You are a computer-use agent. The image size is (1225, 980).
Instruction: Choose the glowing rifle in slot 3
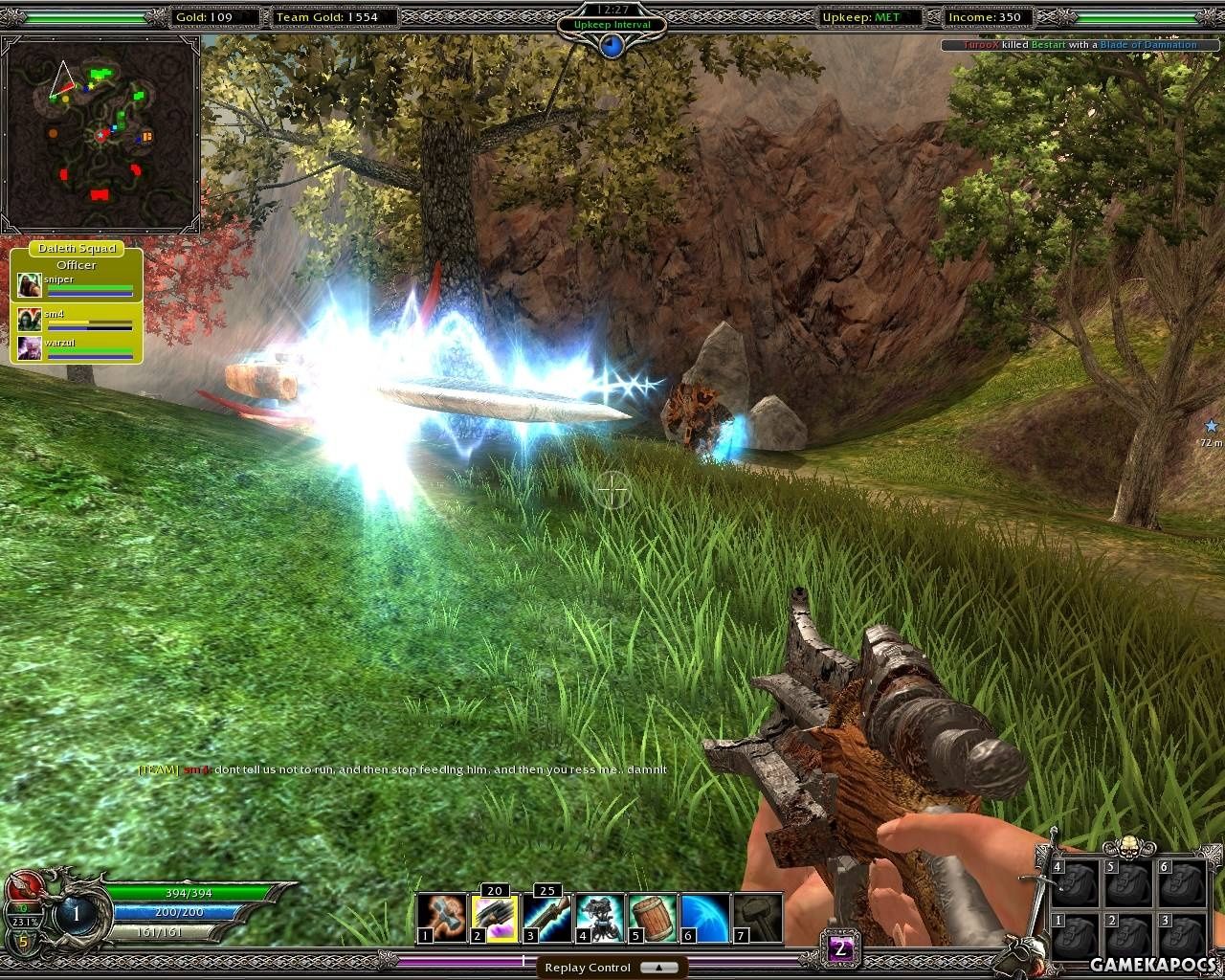(x=546, y=919)
